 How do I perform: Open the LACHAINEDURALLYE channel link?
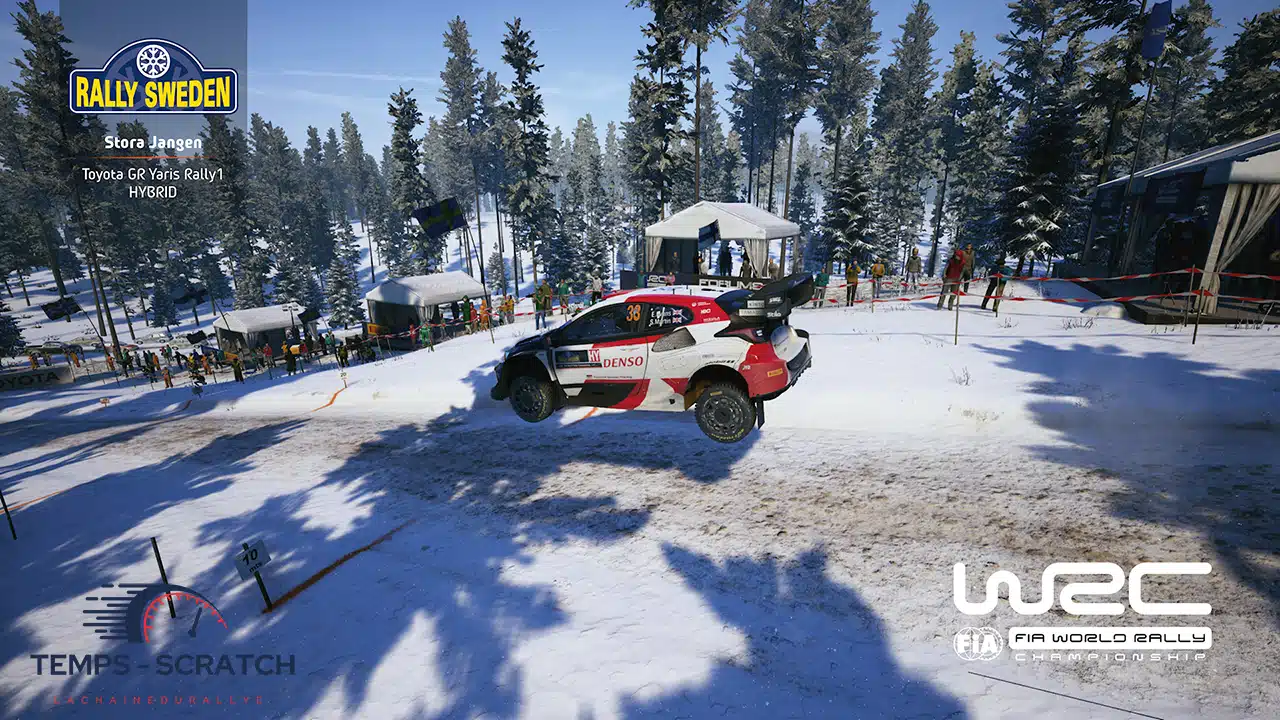[160, 700]
